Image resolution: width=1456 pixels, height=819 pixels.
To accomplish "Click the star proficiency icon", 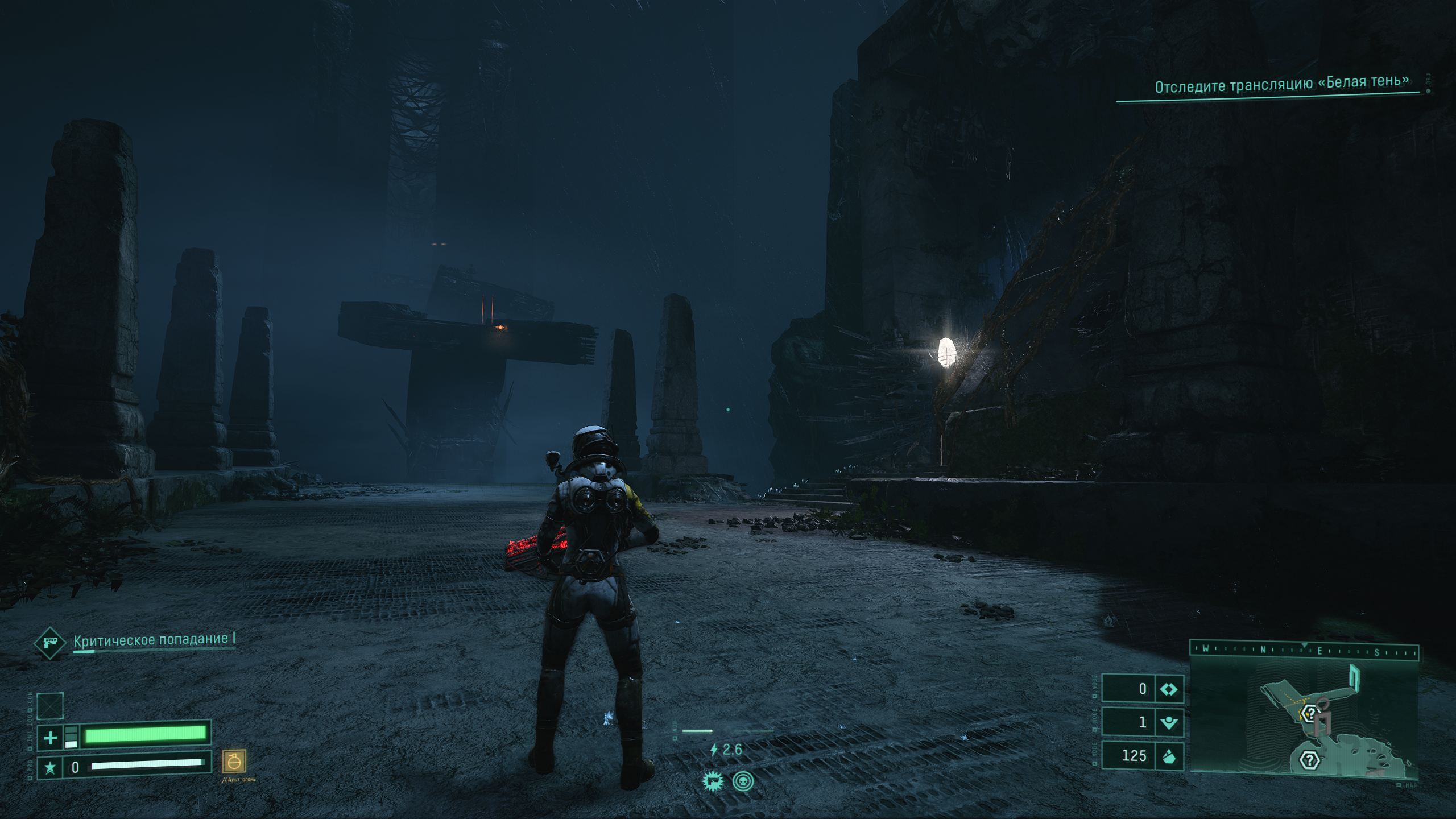I will click(50, 768).
